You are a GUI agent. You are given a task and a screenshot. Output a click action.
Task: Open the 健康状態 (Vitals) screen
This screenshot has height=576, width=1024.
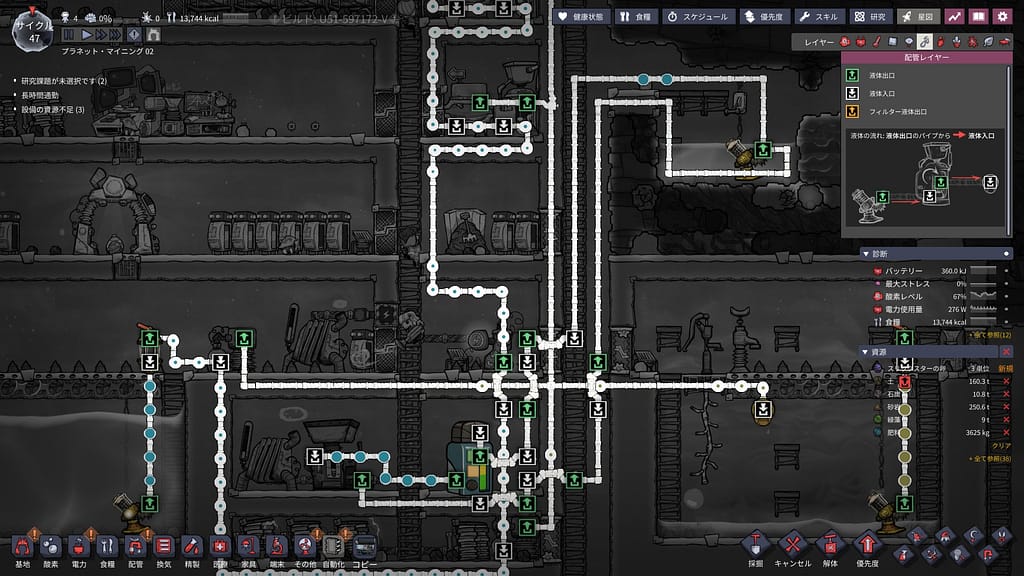578,17
